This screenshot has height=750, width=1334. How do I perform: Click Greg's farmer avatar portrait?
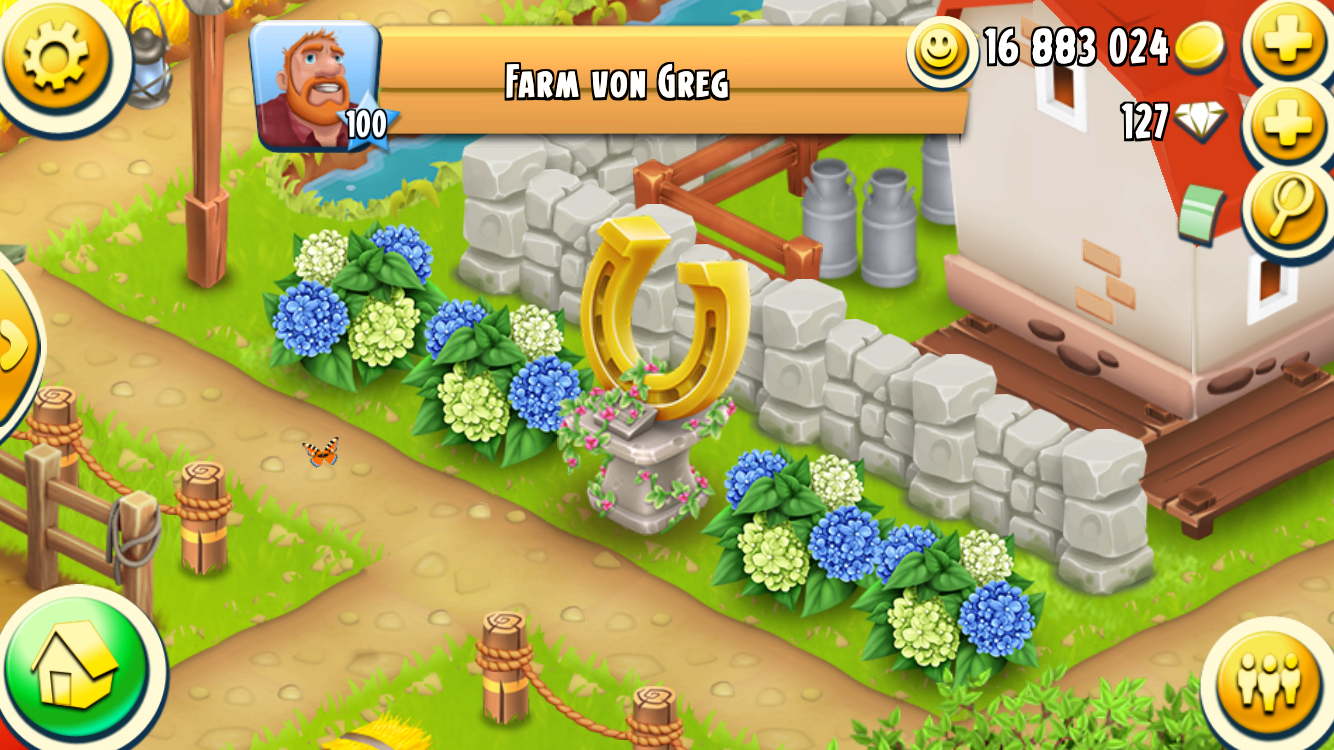[315, 86]
